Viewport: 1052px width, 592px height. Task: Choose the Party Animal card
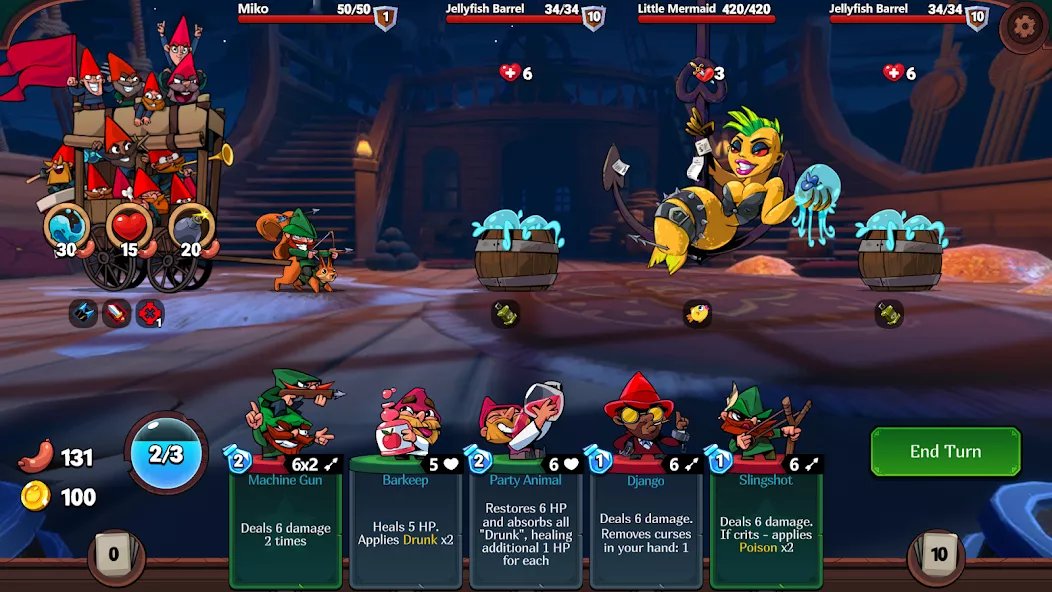coord(525,520)
